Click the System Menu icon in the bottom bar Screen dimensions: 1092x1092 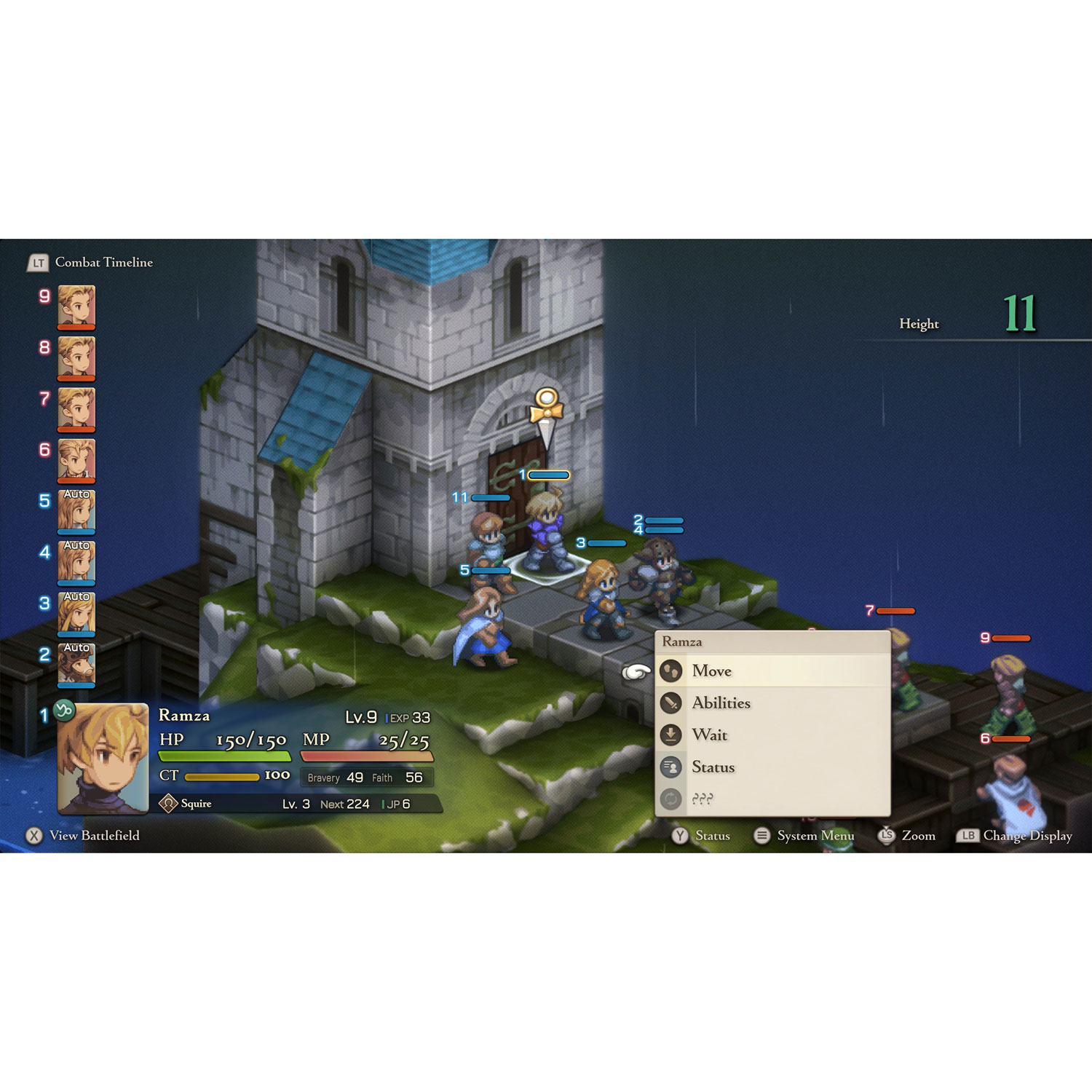761,836
